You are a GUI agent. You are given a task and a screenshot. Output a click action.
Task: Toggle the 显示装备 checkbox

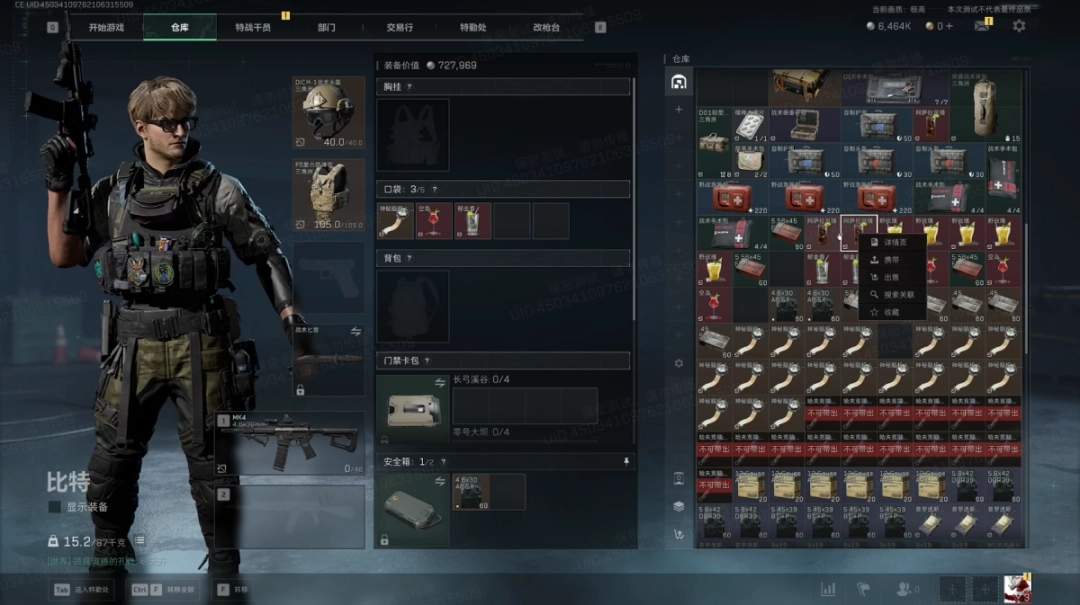(55, 507)
